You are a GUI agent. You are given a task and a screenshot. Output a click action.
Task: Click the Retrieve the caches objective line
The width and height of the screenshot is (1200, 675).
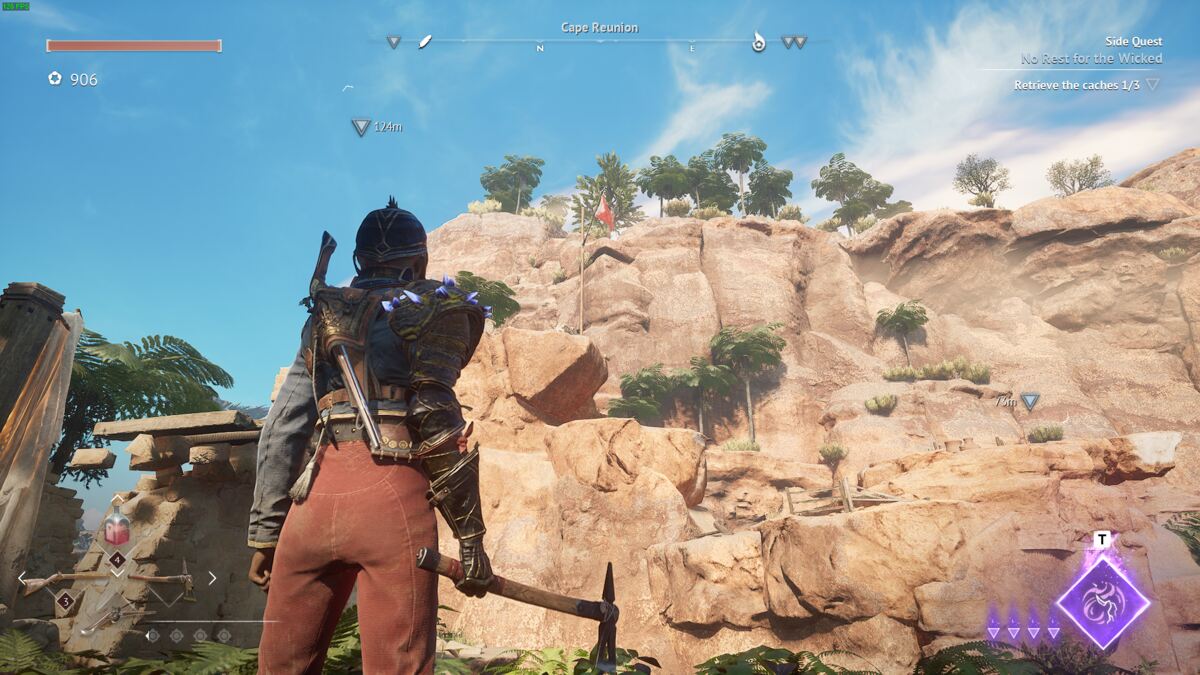click(x=1076, y=86)
